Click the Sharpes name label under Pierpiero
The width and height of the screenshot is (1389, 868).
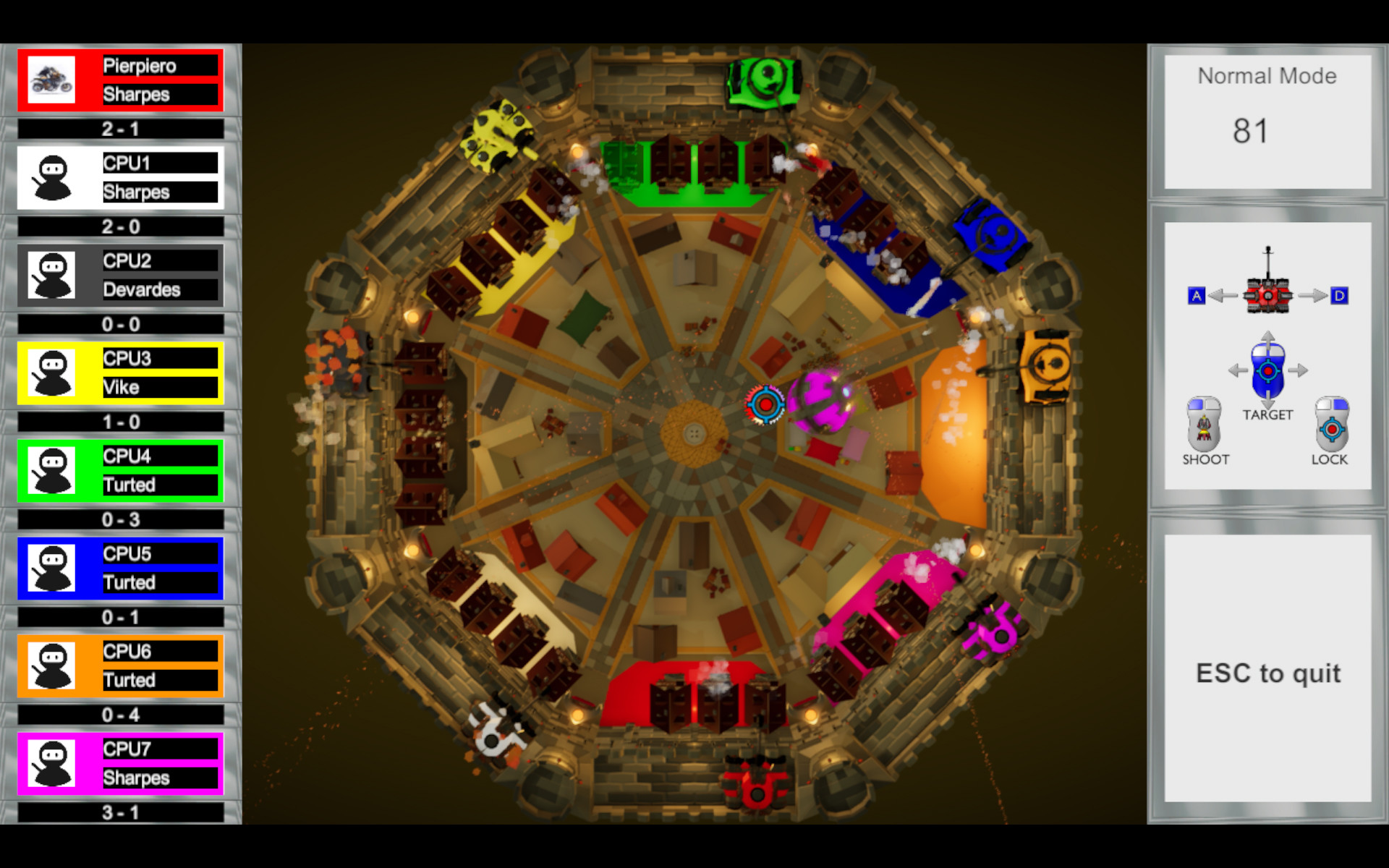[161, 94]
